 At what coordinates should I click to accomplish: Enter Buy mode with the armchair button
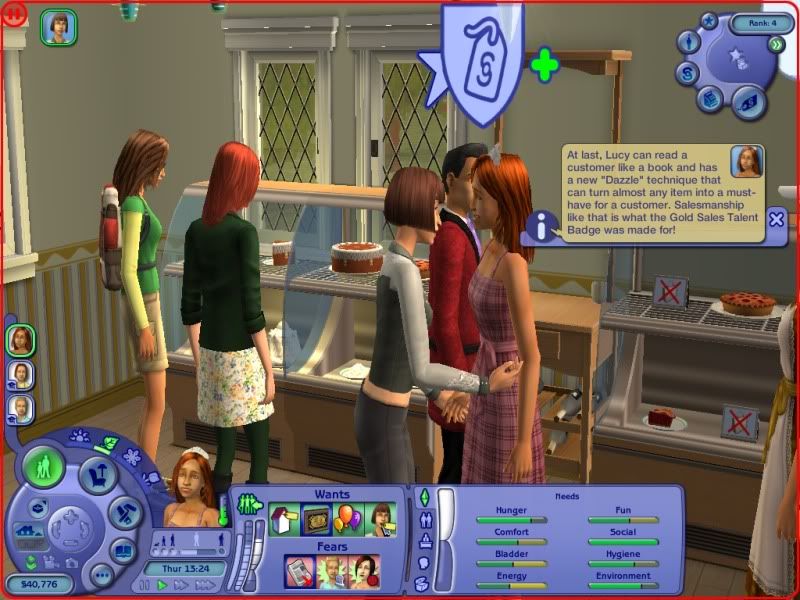[98, 473]
